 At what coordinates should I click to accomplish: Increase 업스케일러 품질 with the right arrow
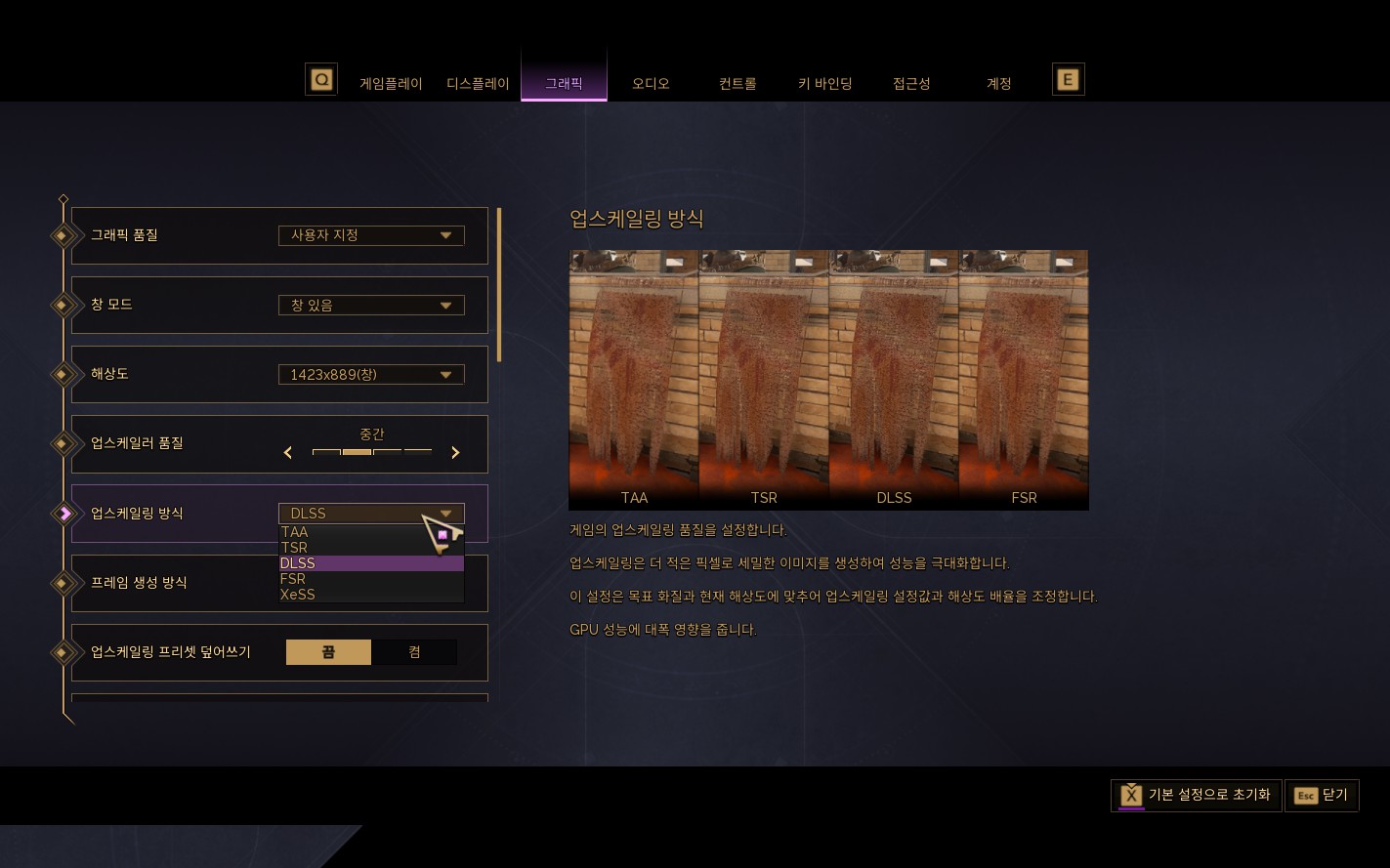pos(455,452)
